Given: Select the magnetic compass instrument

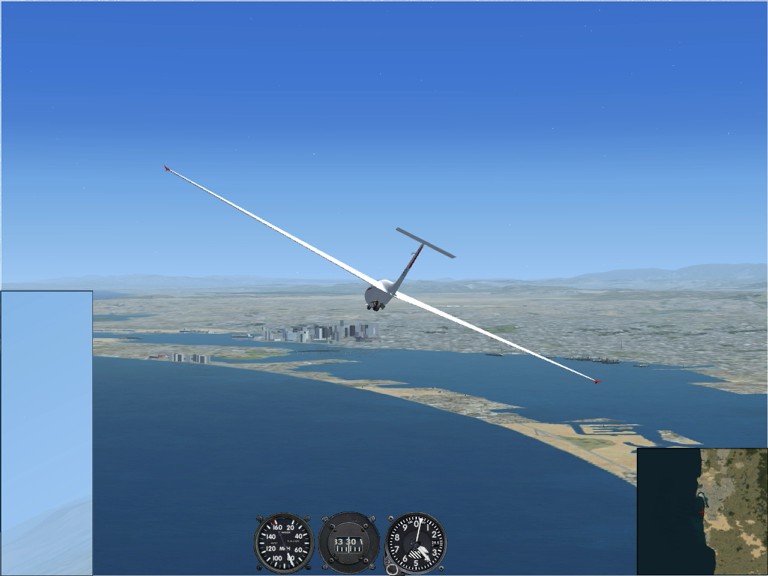Looking at the screenshot, I should 349,542.
